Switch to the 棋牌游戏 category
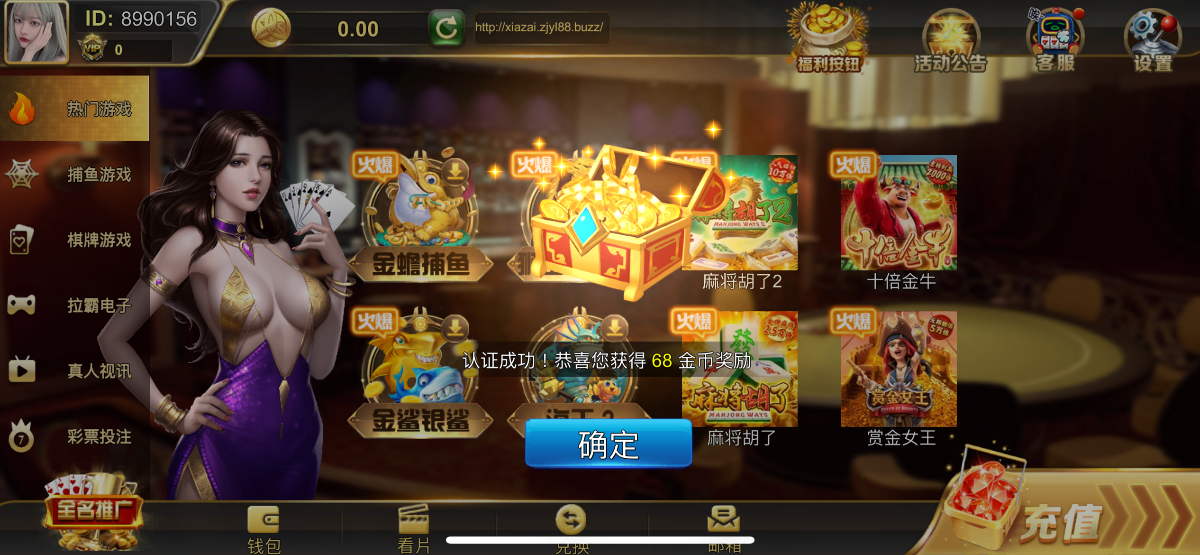 coord(75,240)
